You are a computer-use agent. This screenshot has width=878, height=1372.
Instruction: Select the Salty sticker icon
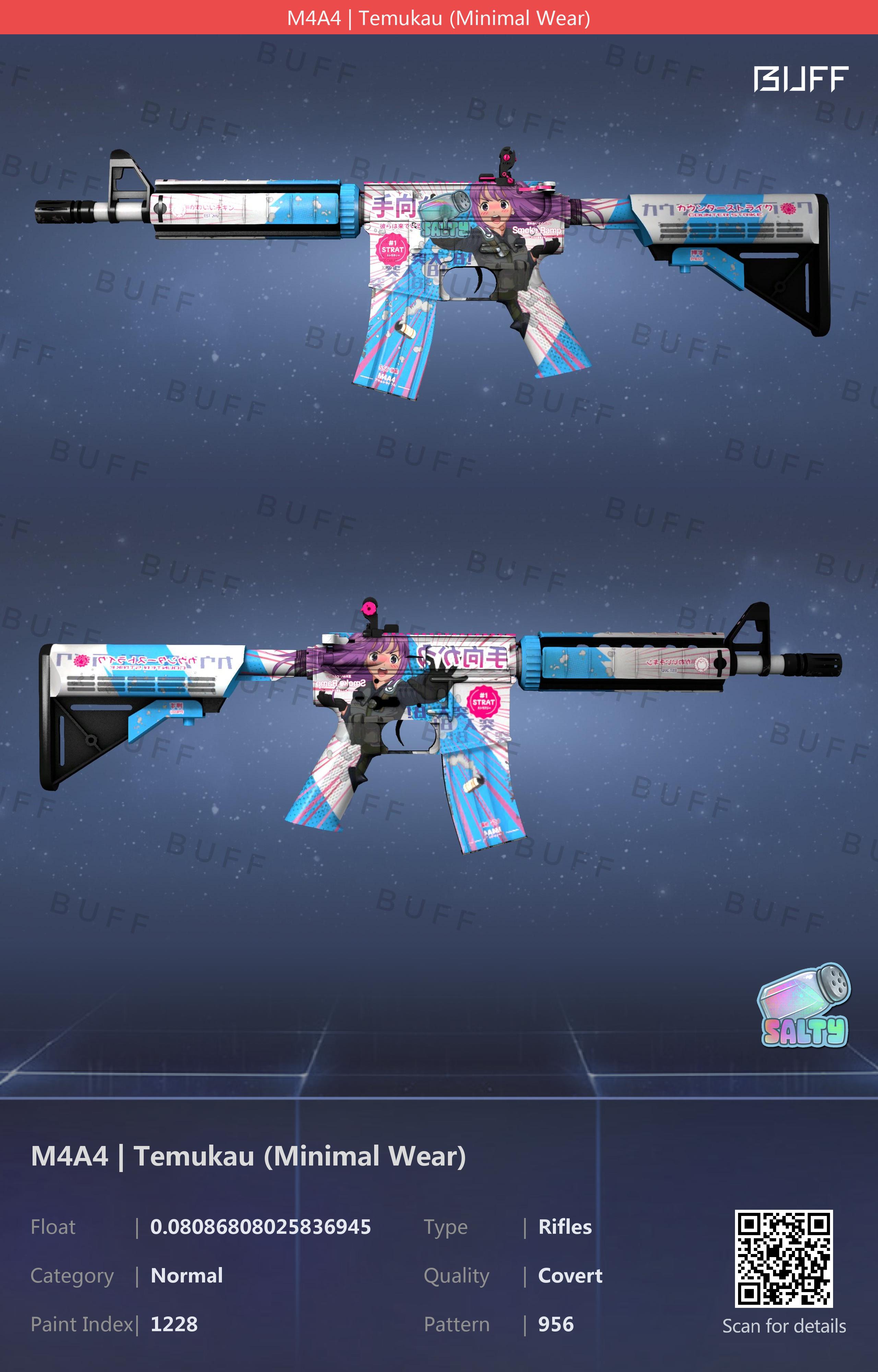click(804, 1005)
